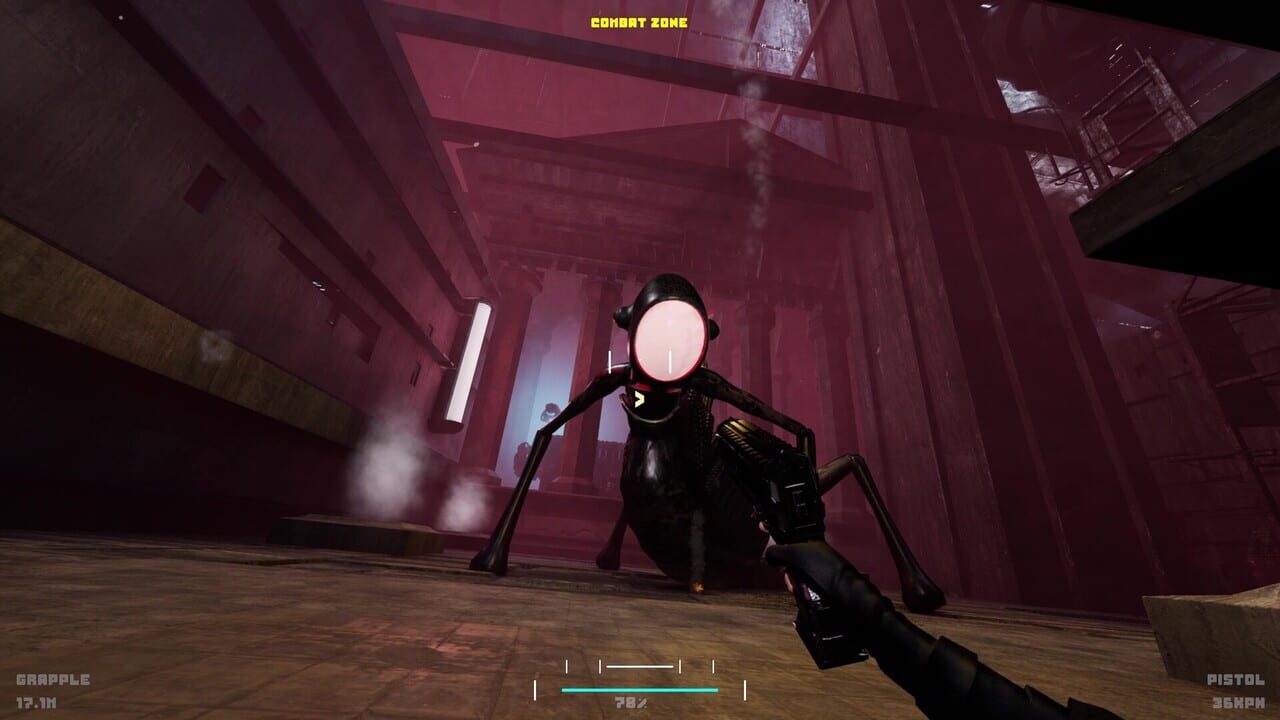Screen dimensions: 1280x720
Task: Expand the left bracket of the health bar
Action: click(536, 690)
